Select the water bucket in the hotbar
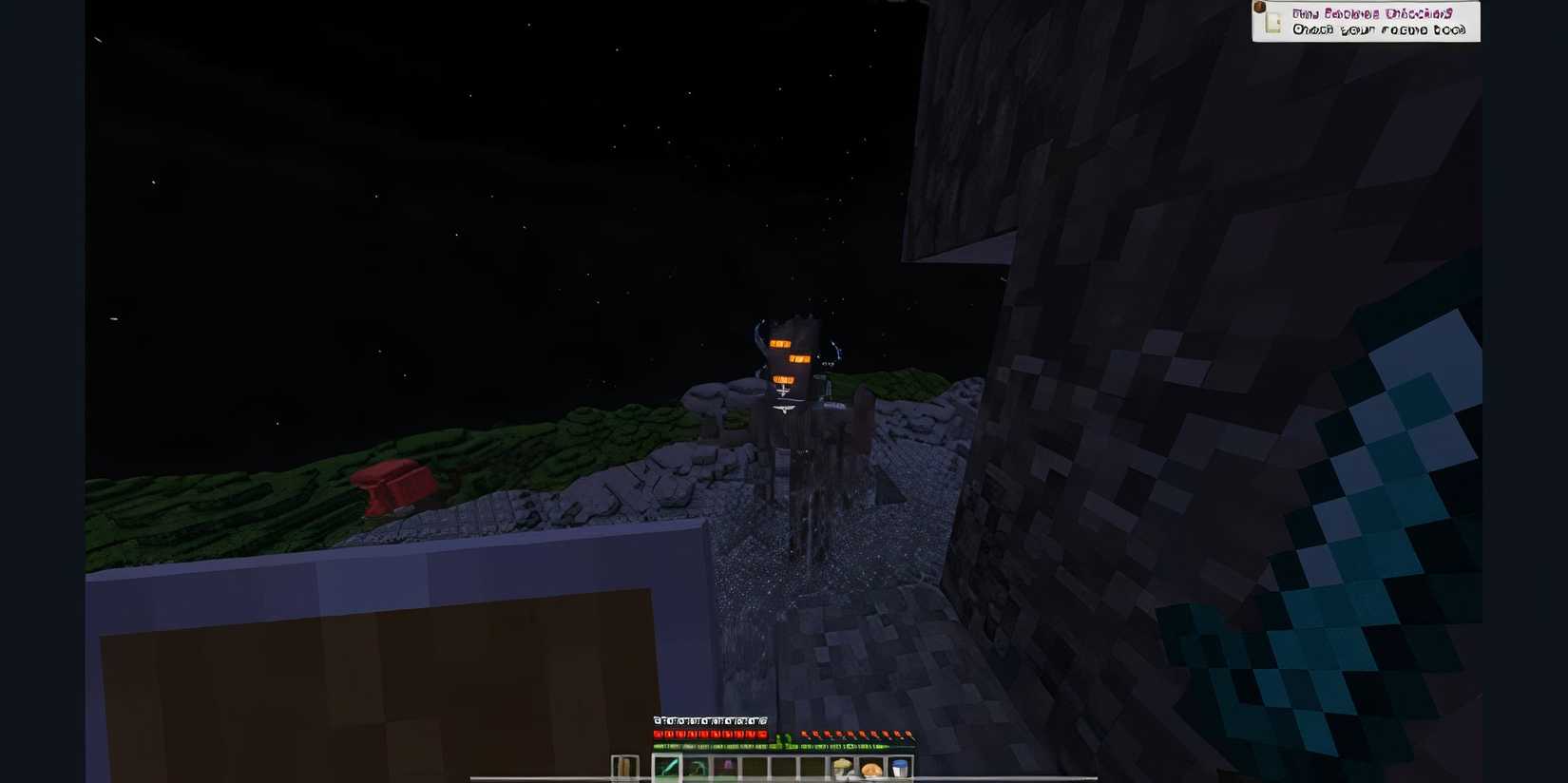1568x783 pixels. 899,766
